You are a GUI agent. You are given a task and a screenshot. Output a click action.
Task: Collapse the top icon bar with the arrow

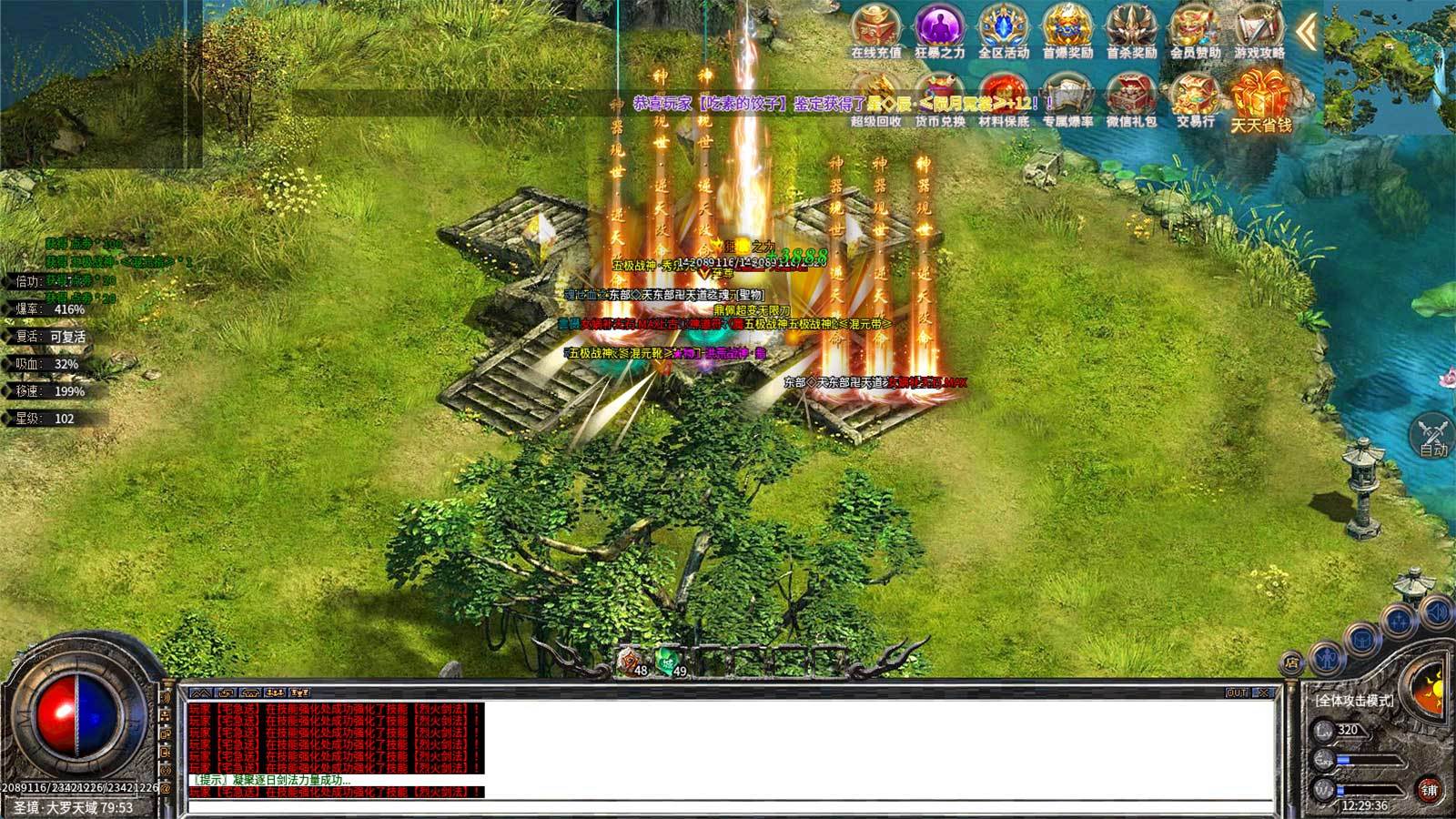(1307, 33)
